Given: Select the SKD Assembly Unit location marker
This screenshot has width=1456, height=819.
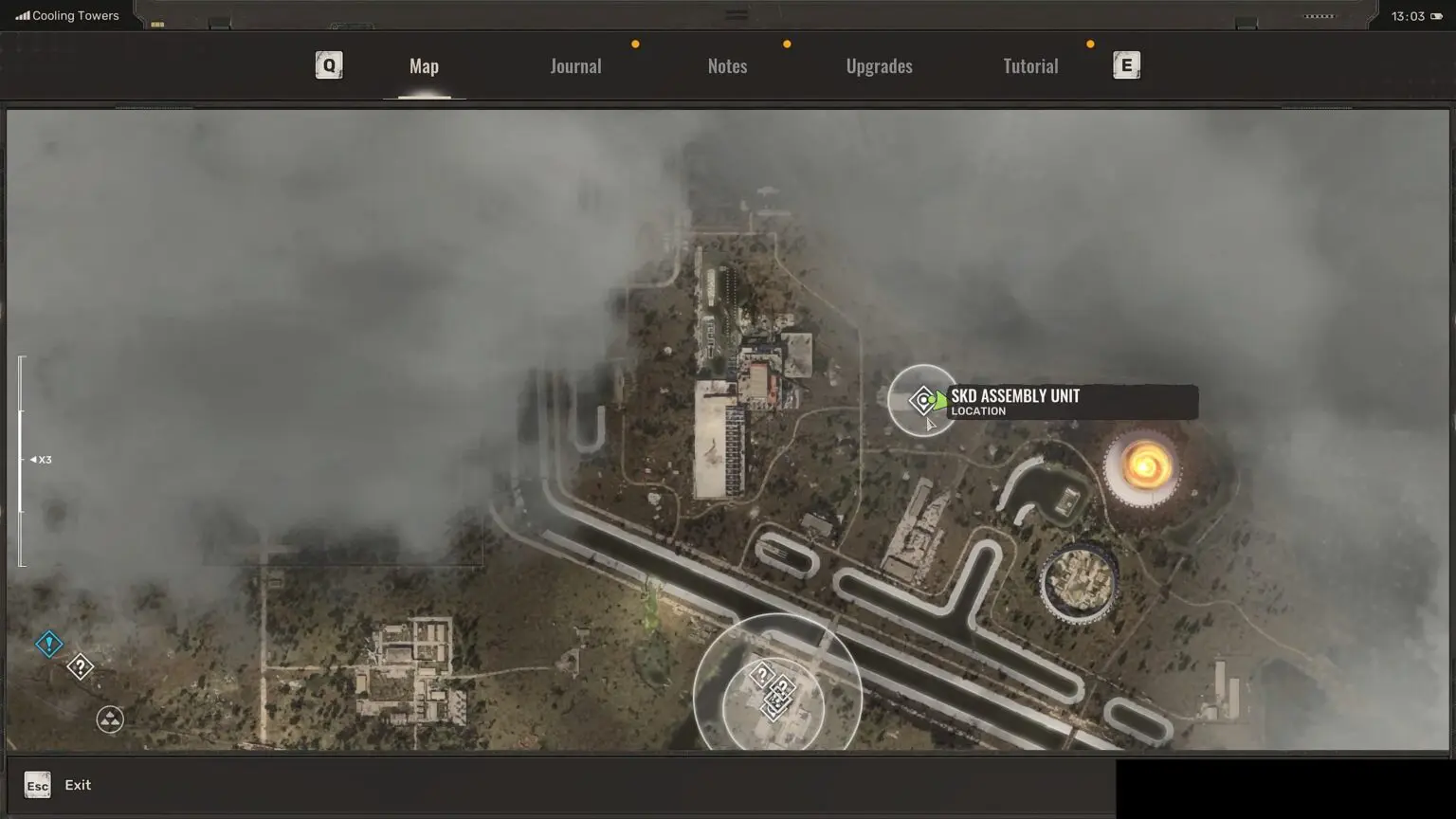Looking at the screenshot, I should click(x=923, y=400).
